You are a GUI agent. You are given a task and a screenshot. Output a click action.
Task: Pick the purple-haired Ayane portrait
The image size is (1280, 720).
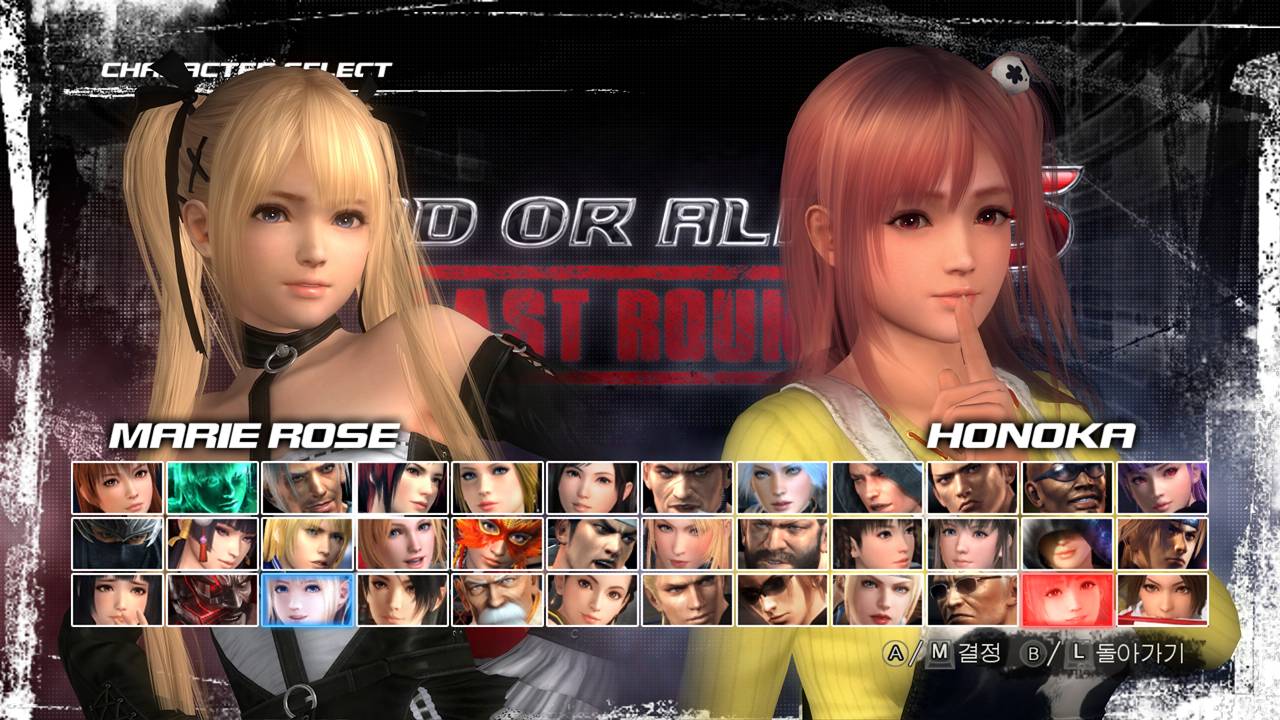coord(1162,487)
